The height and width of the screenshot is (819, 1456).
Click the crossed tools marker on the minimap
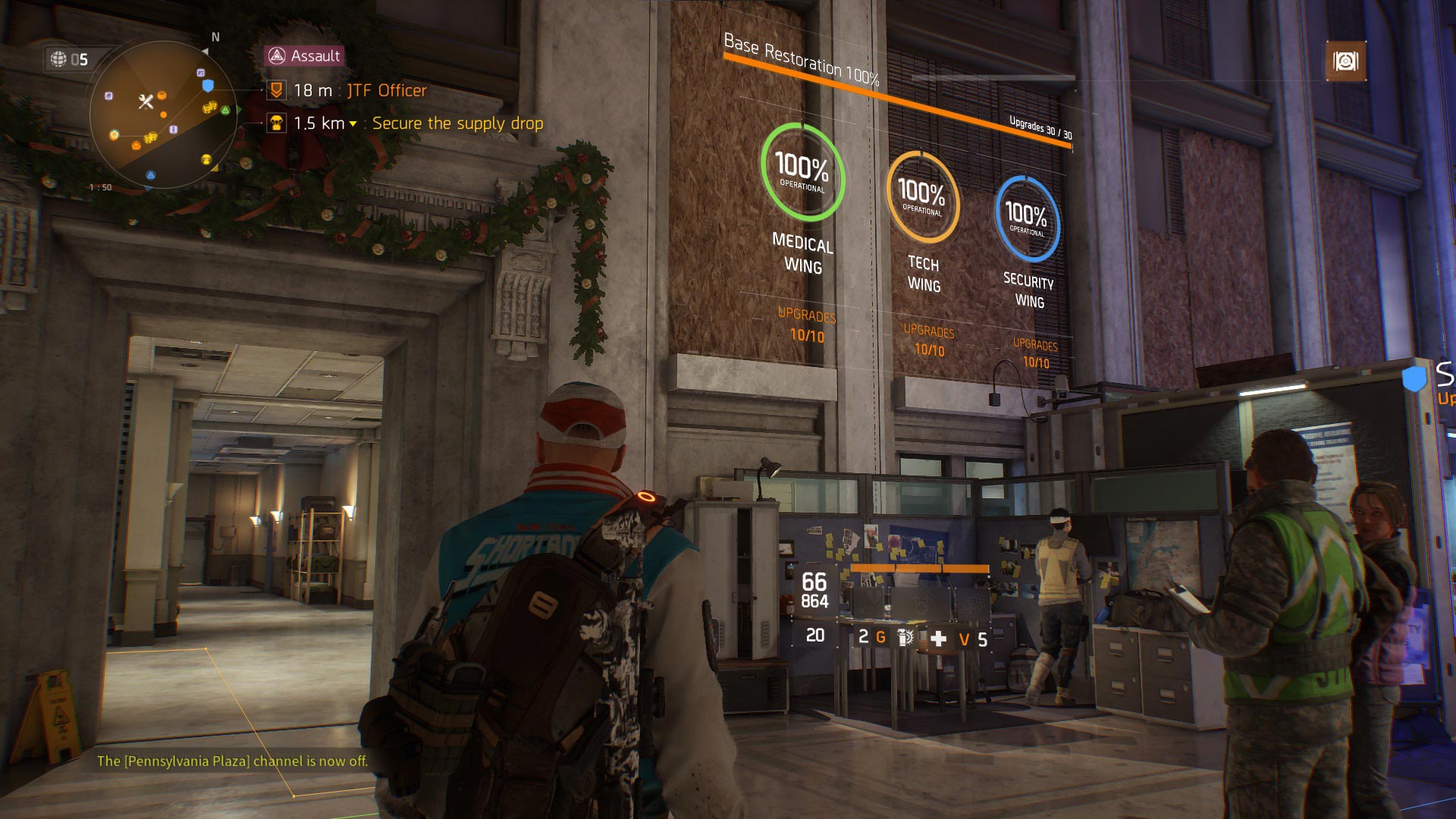pyautogui.click(x=146, y=102)
